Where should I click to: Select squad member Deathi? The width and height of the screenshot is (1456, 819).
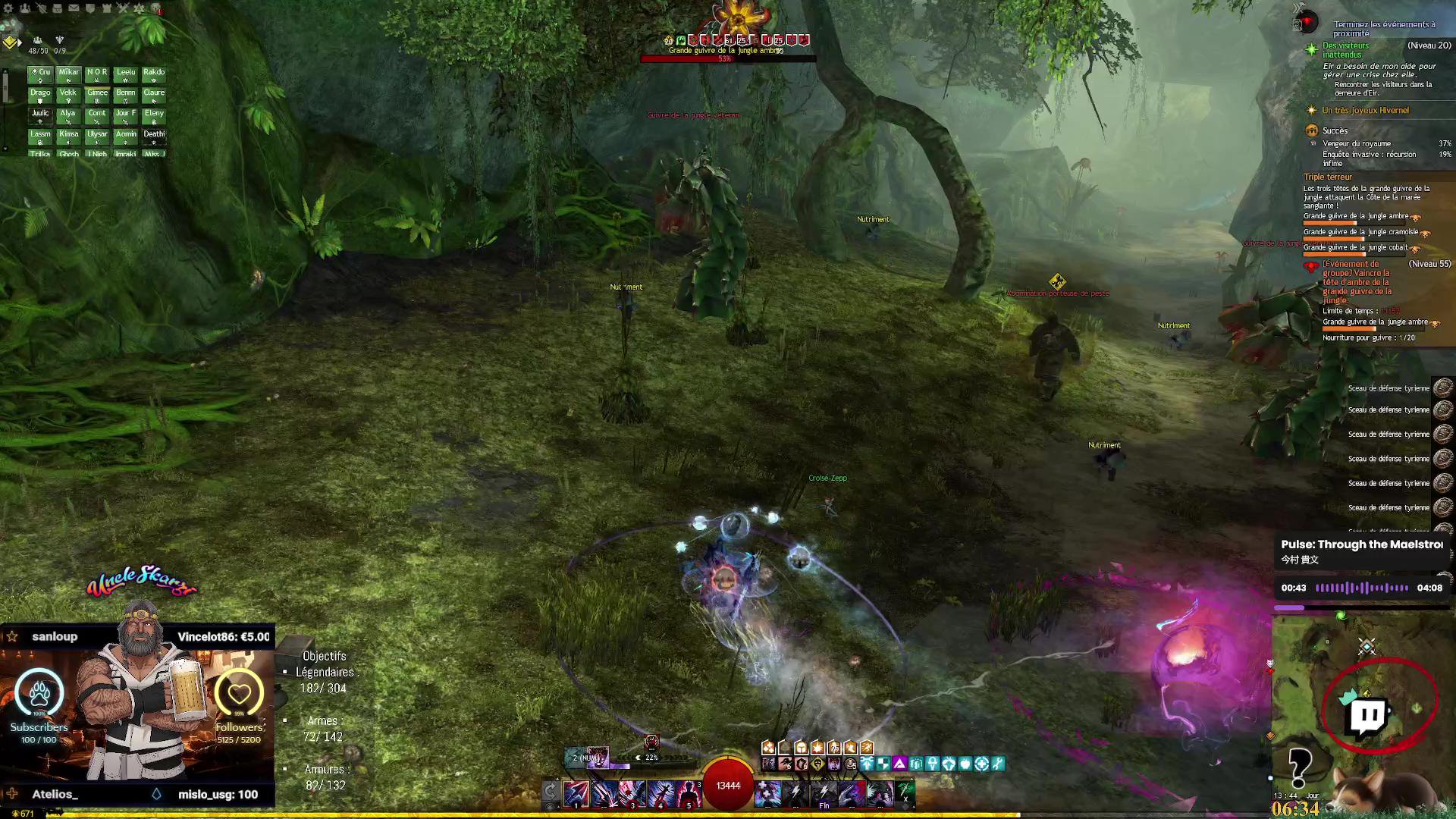tap(154, 135)
